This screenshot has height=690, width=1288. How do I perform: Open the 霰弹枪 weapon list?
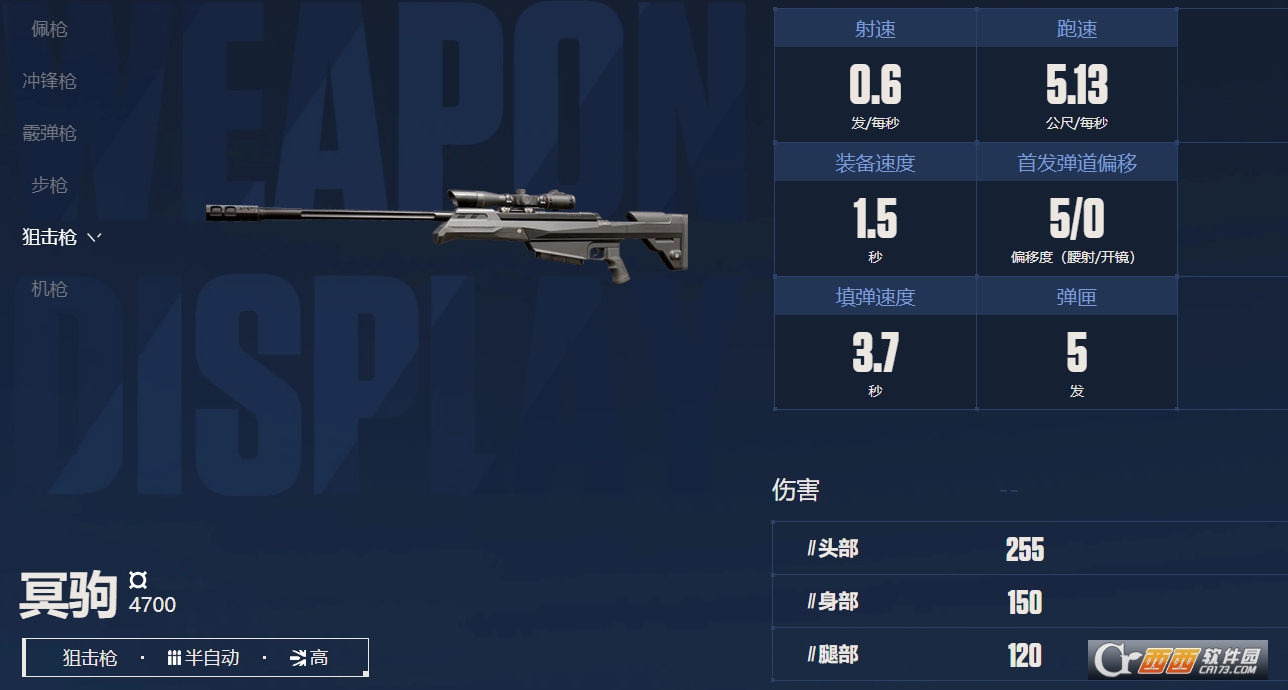[x=49, y=133]
